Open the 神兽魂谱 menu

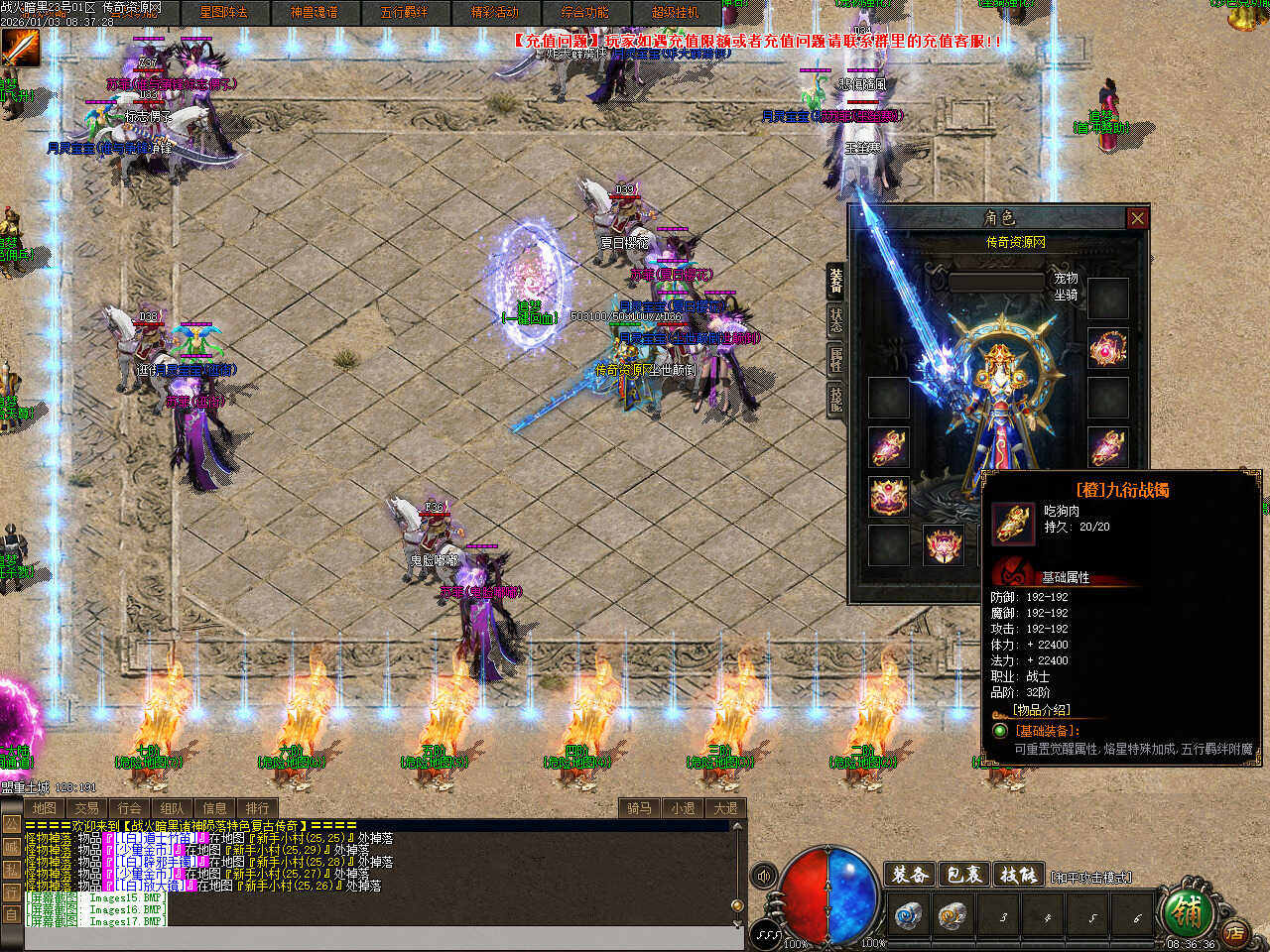click(x=314, y=12)
